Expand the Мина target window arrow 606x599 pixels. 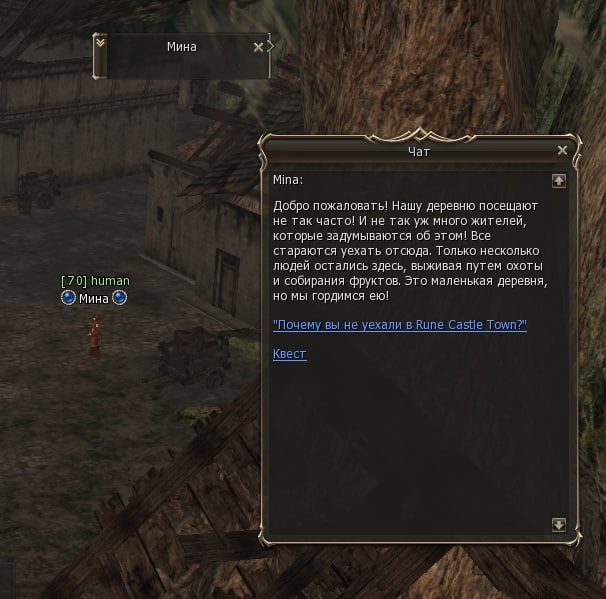pos(99,42)
